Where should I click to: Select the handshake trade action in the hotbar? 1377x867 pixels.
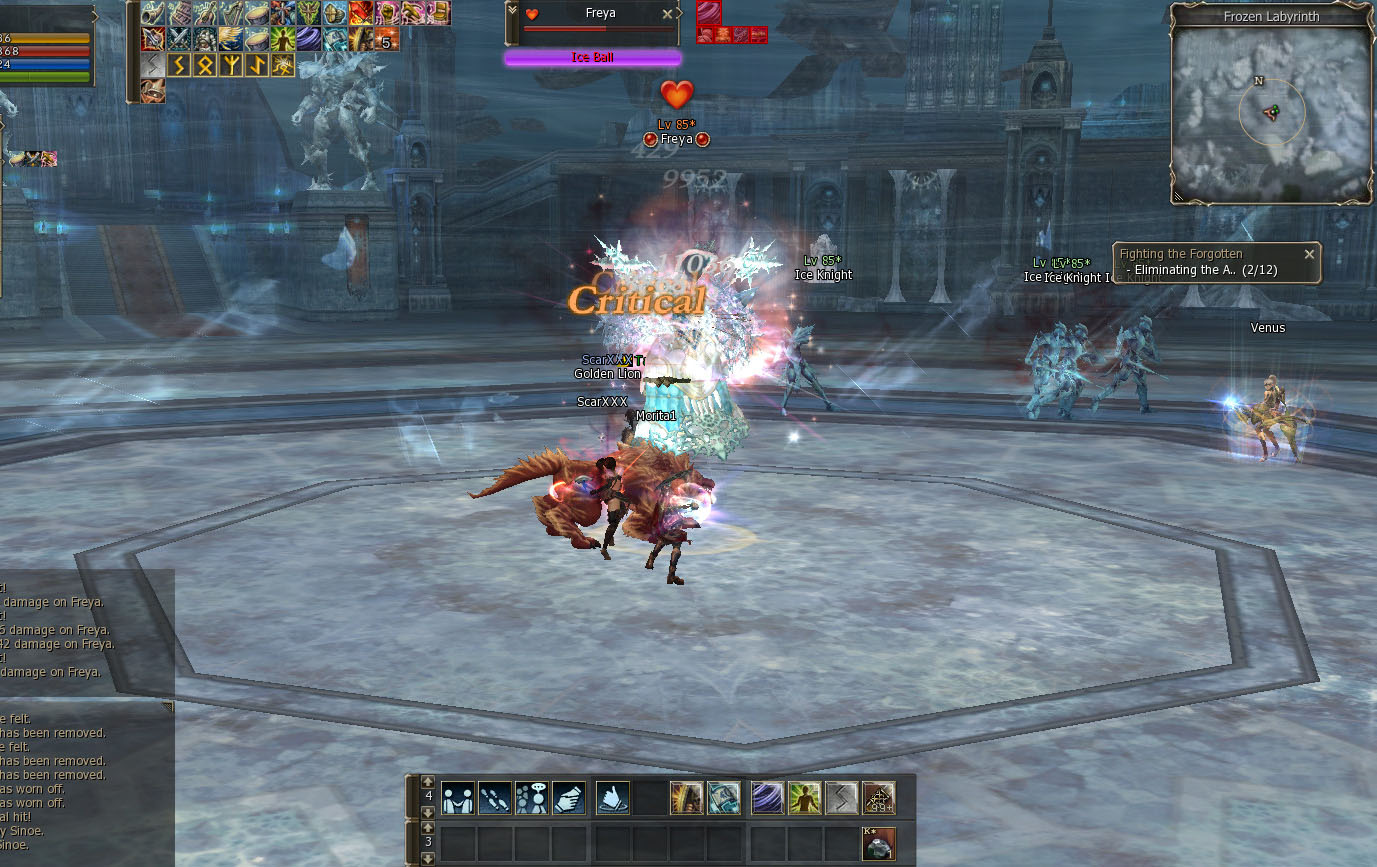click(457, 797)
